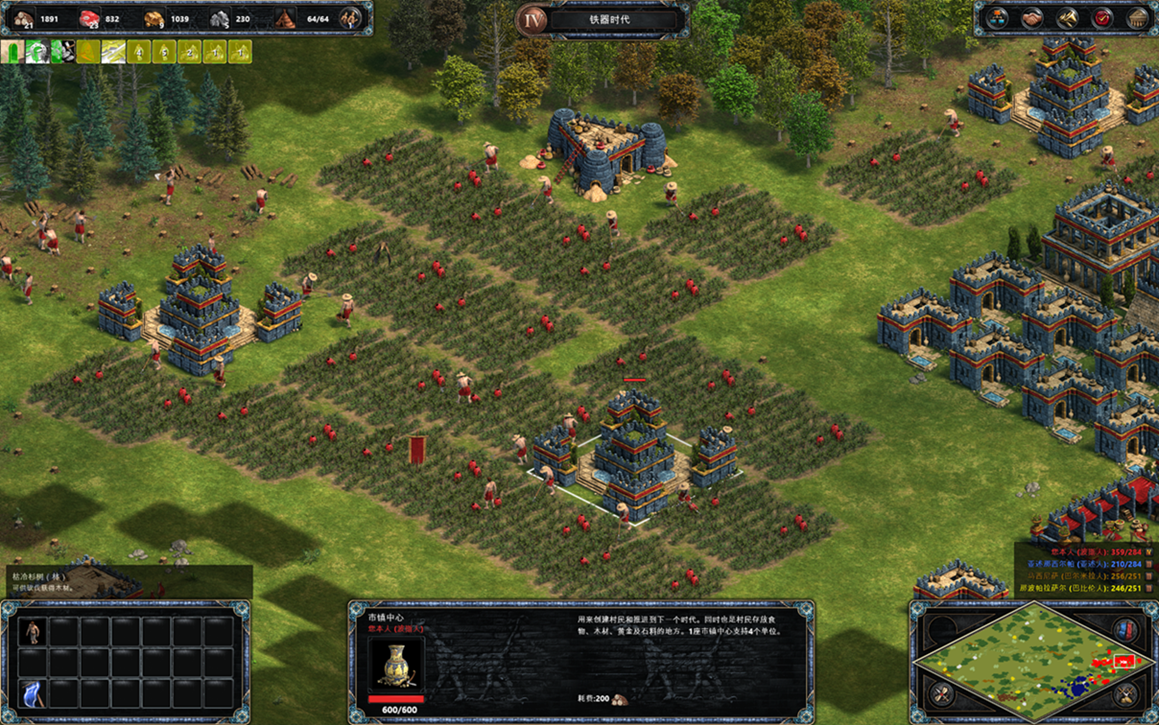The width and height of the screenshot is (1159, 725).
Task: Click the food meat resource icon
Action: click(x=89, y=18)
